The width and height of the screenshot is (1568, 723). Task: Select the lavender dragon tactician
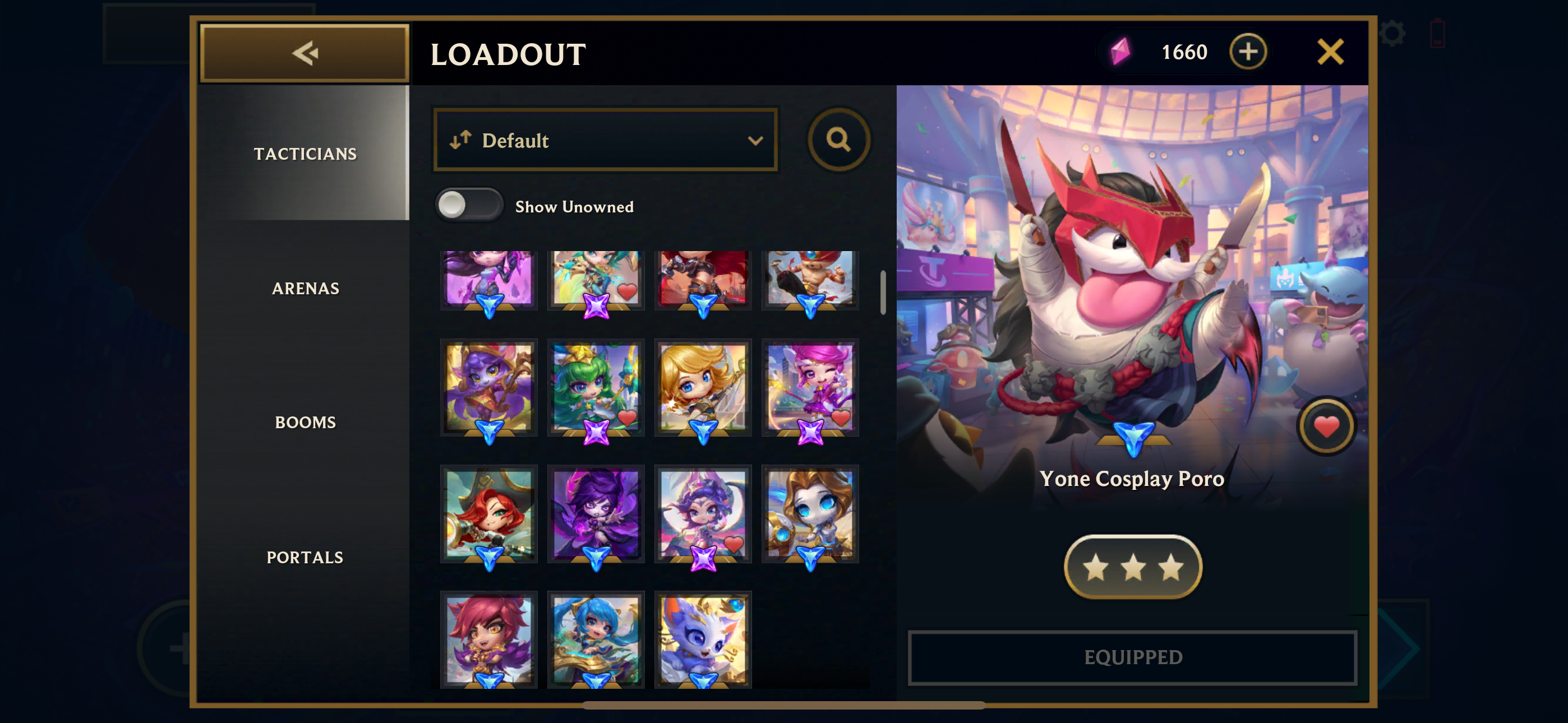[x=703, y=639]
